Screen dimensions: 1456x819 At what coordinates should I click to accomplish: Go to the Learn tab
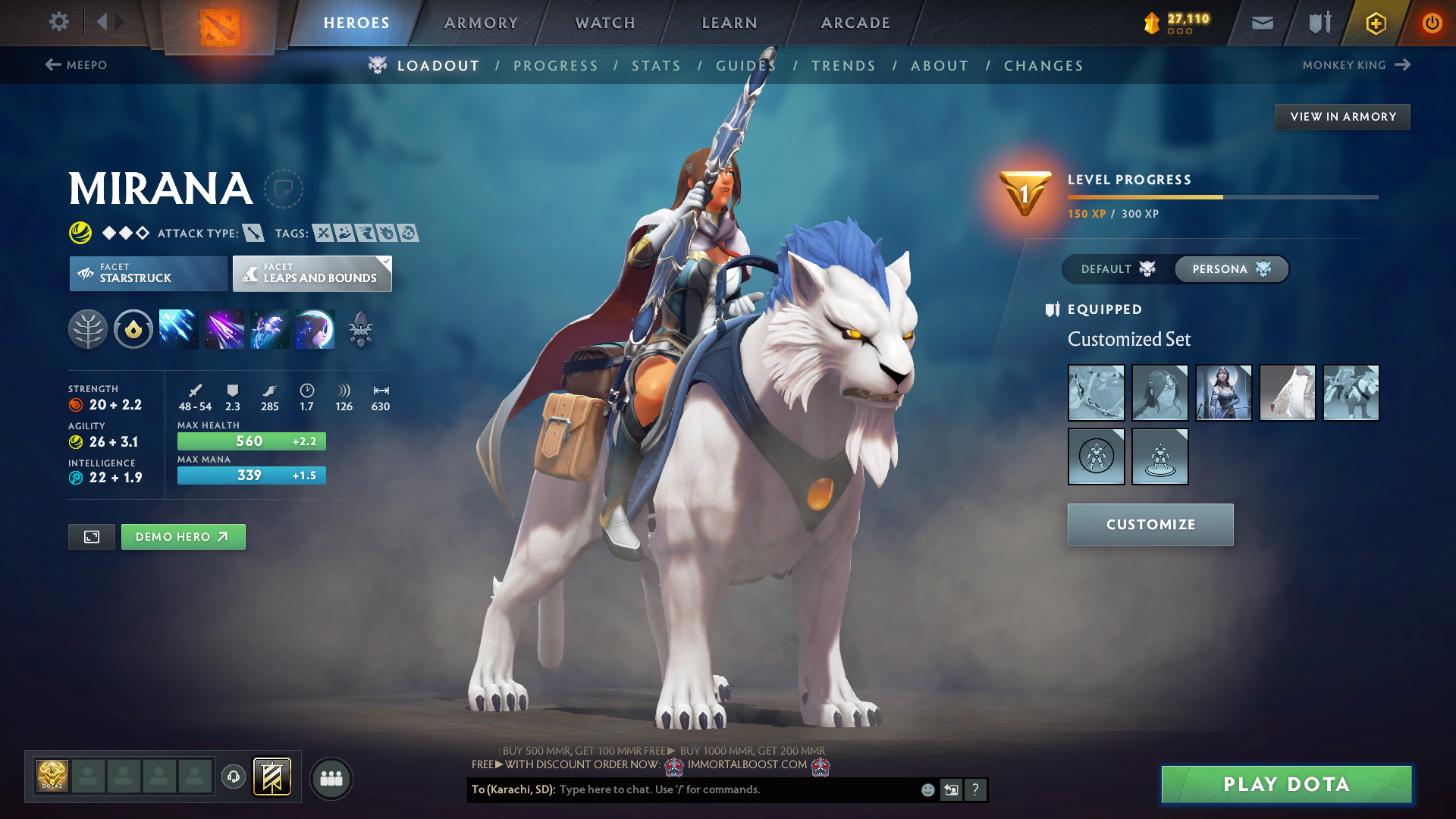point(730,23)
